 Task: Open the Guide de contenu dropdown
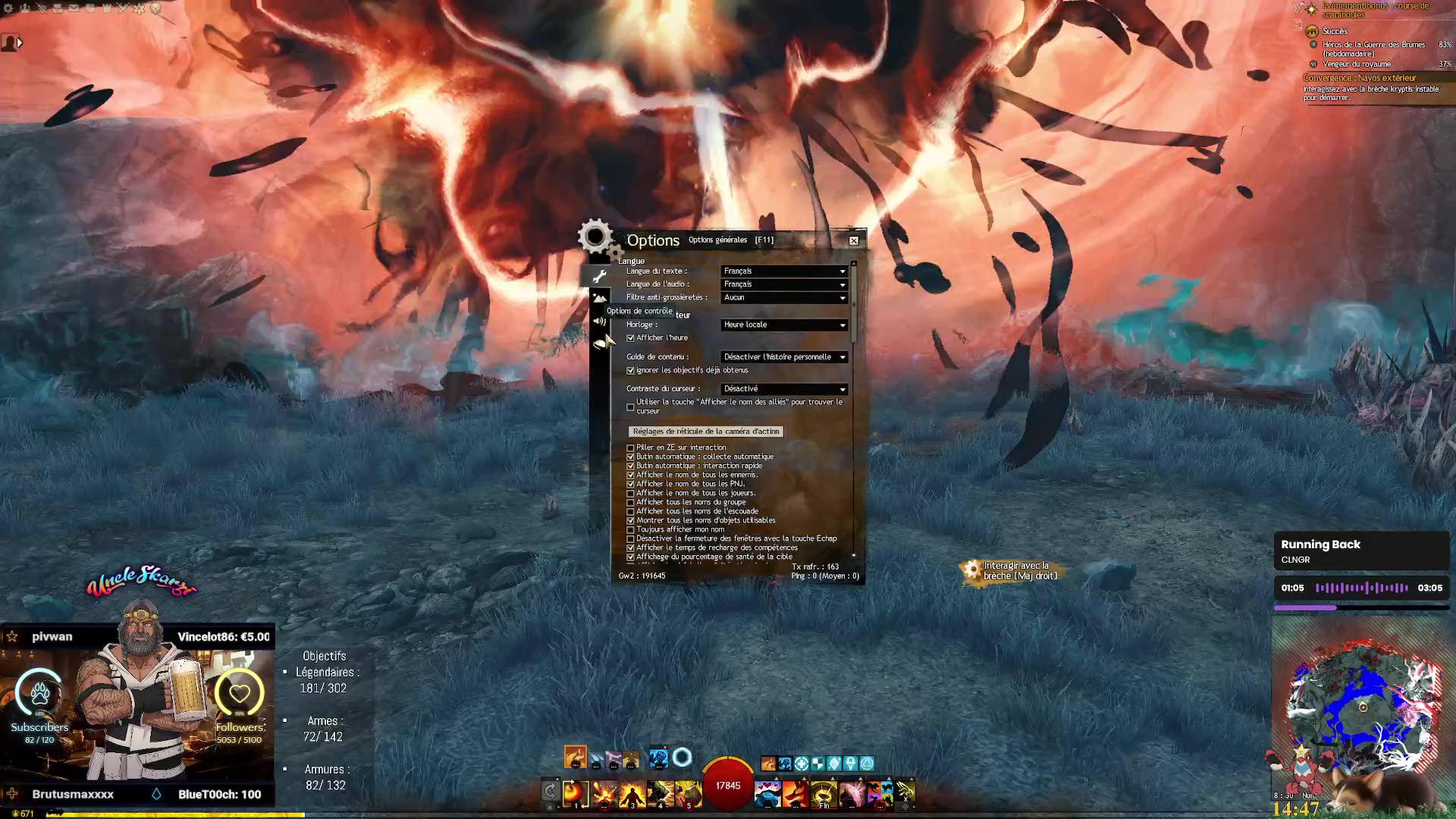tap(784, 357)
